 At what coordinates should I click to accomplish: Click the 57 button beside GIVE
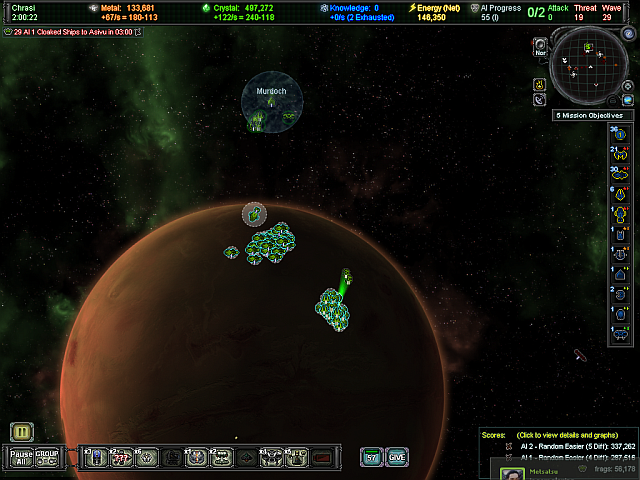[x=371, y=457]
